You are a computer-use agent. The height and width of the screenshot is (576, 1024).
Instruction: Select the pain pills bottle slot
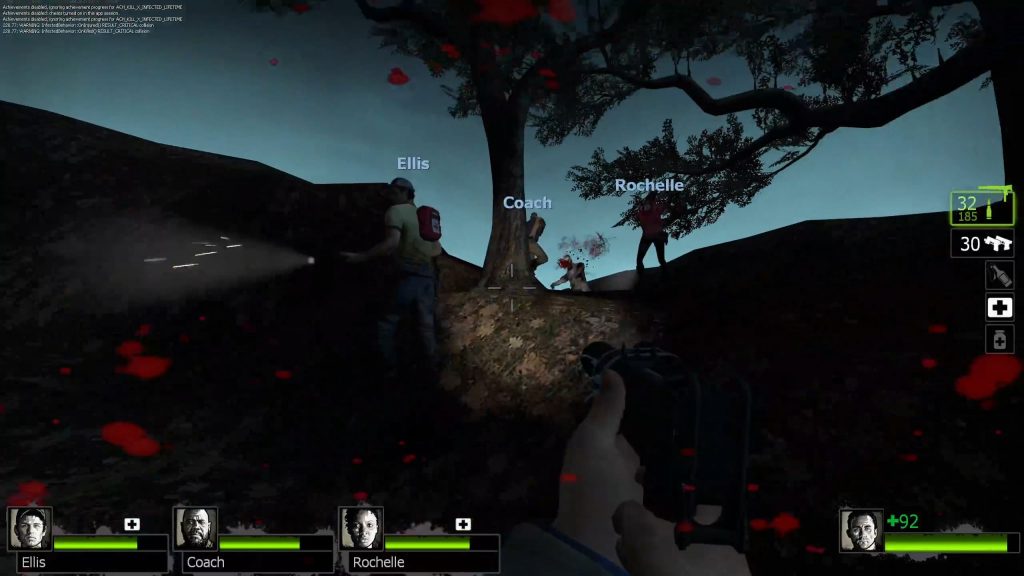click(x=1000, y=340)
